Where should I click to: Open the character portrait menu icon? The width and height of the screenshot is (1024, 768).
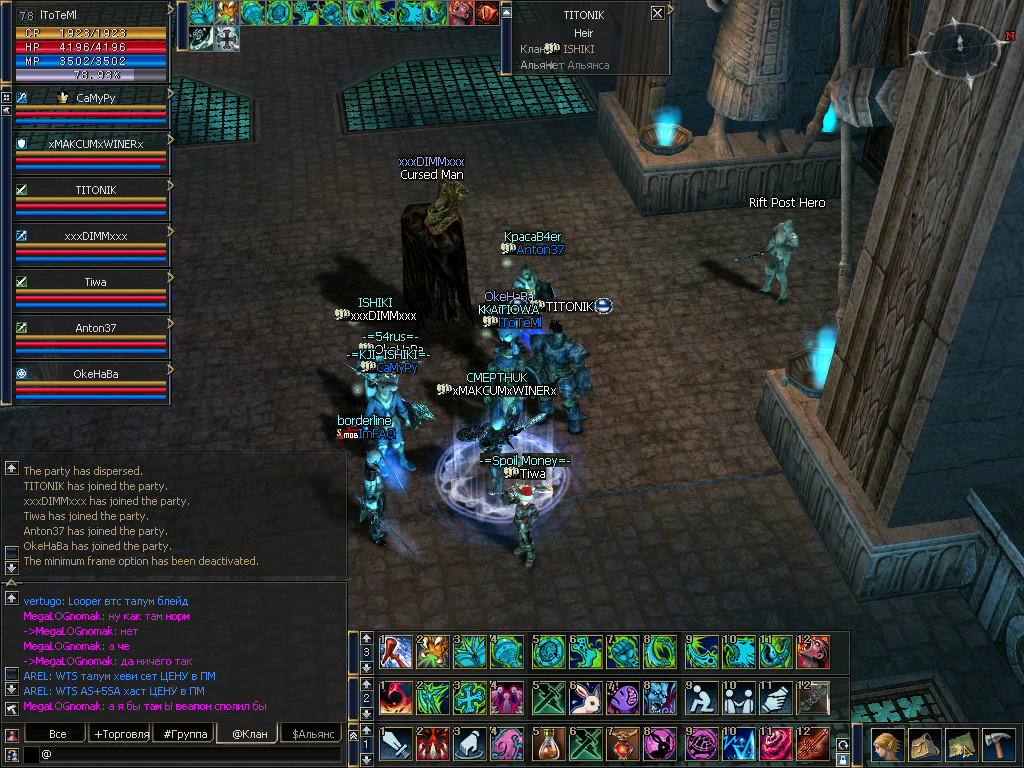click(x=884, y=746)
